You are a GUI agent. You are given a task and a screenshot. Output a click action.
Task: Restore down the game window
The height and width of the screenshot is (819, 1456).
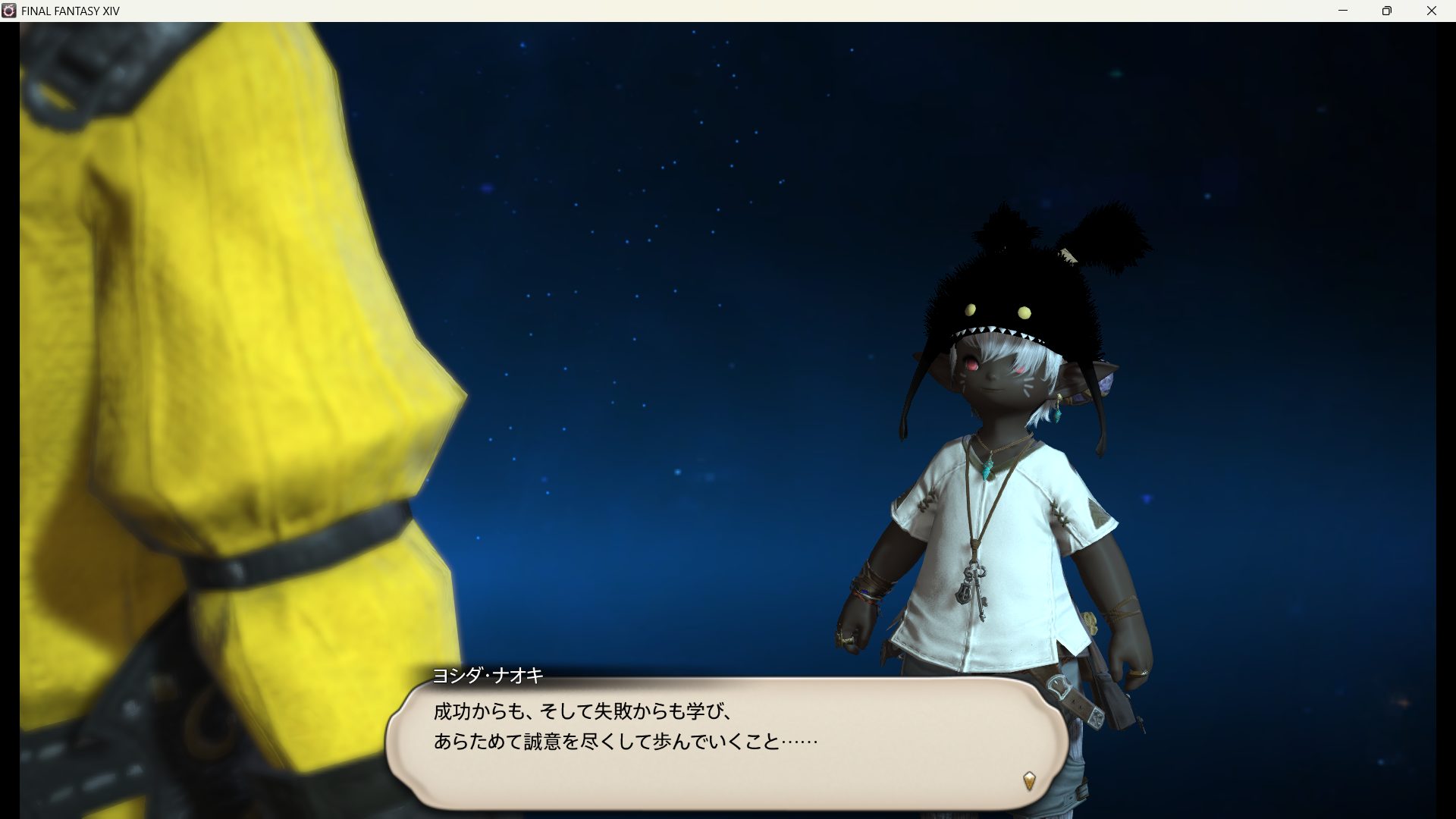[x=1387, y=11]
